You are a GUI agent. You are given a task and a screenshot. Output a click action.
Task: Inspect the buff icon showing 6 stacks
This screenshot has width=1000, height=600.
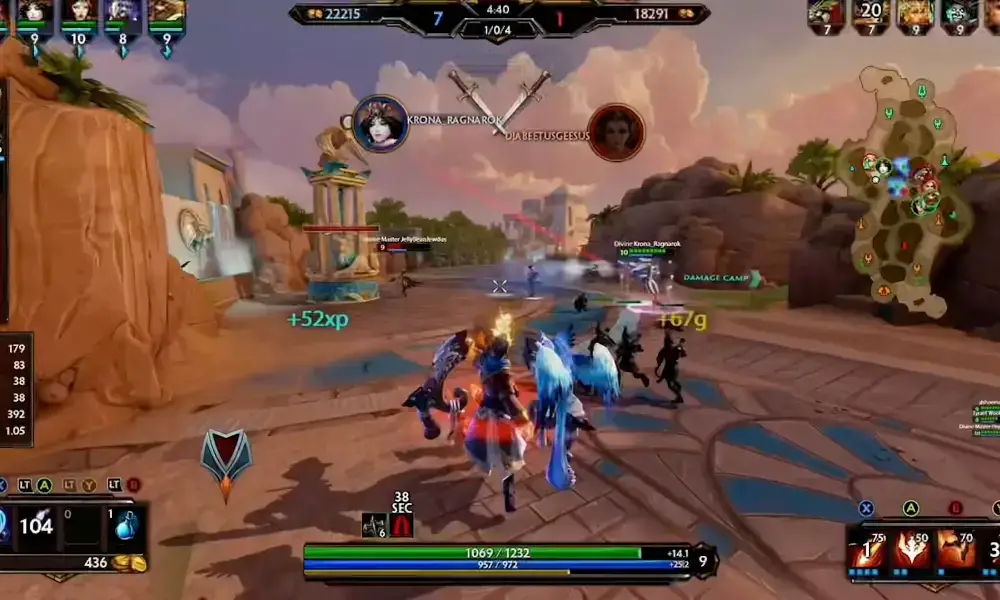click(x=374, y=526)
